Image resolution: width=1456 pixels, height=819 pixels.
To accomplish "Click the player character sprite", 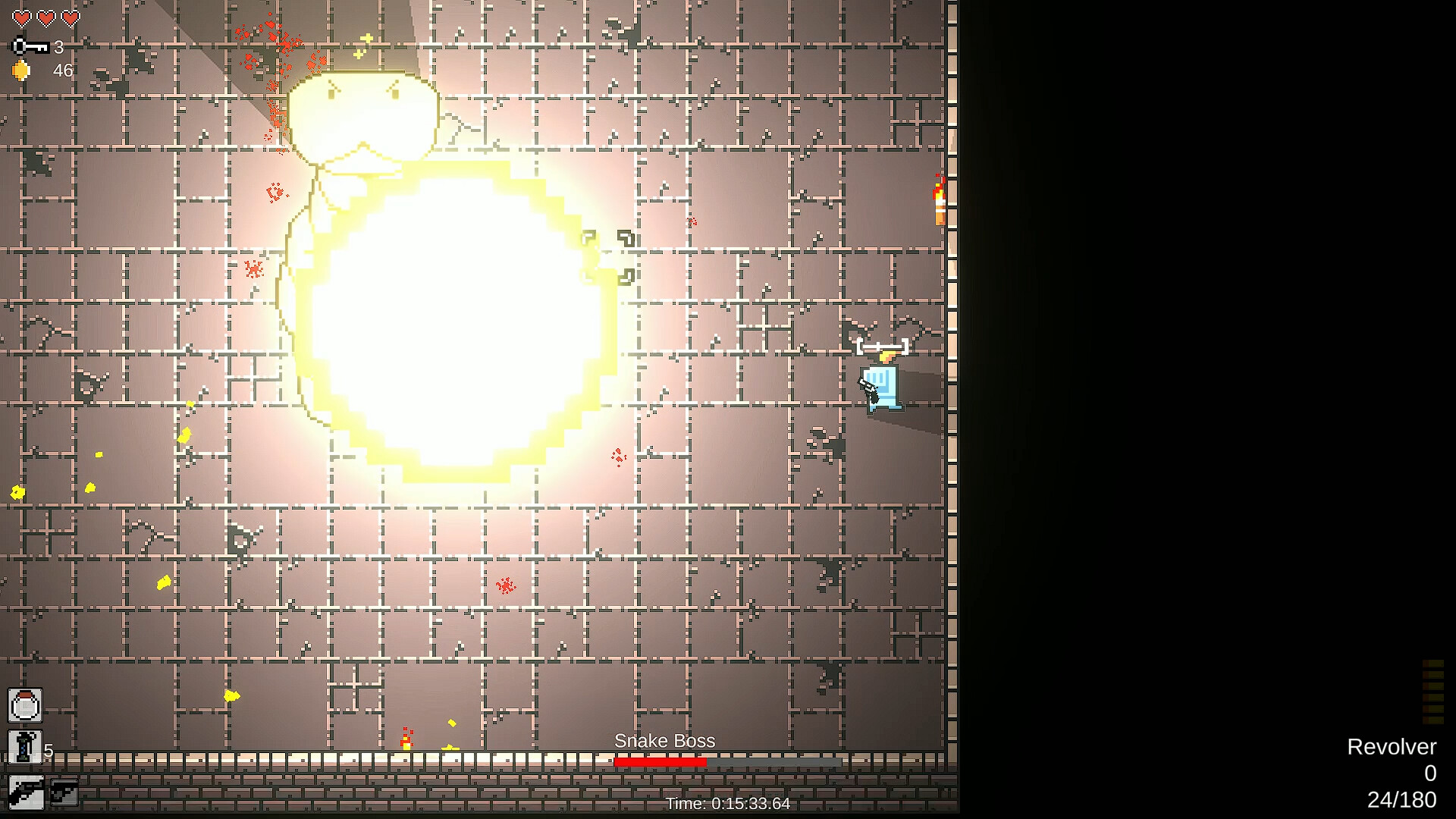I will coord(881,385).
